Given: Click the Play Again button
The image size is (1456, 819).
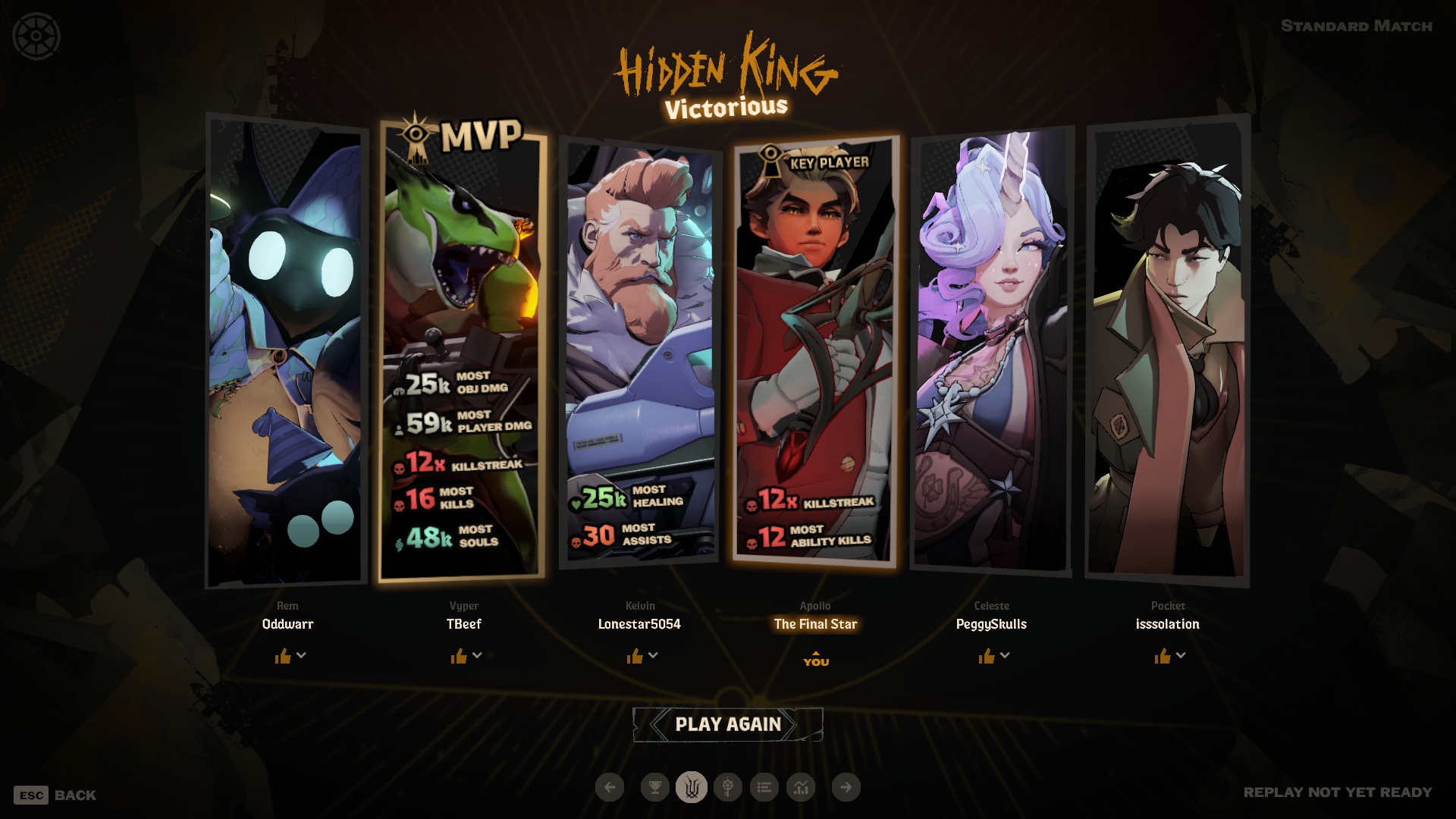Looking at the screenshot, I should pyautogui.click(x=727, y=724).
